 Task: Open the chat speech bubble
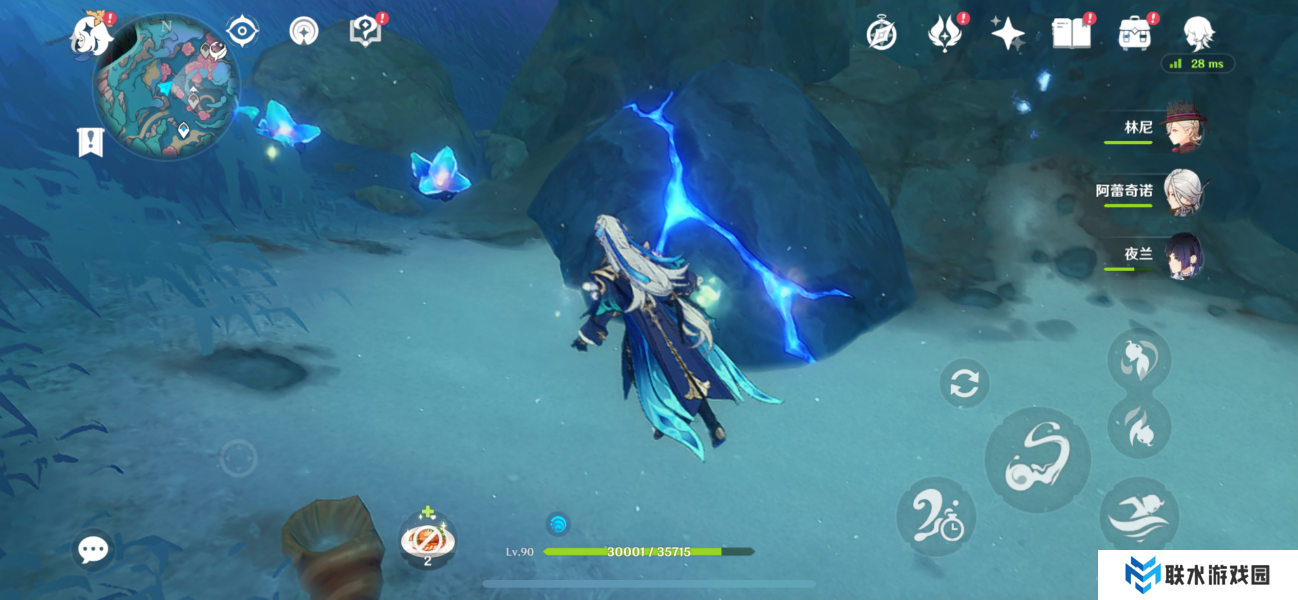(93, 548)
